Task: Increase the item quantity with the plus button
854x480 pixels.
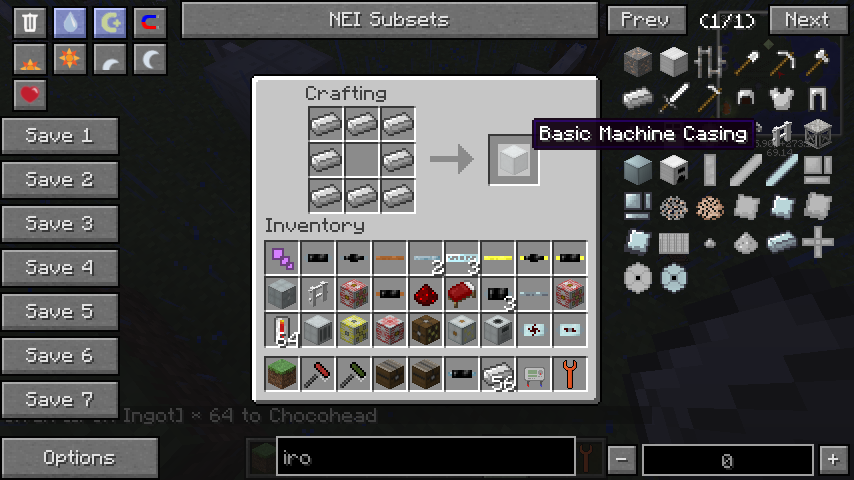Action: pyautogui.click(x=832, y=459)
